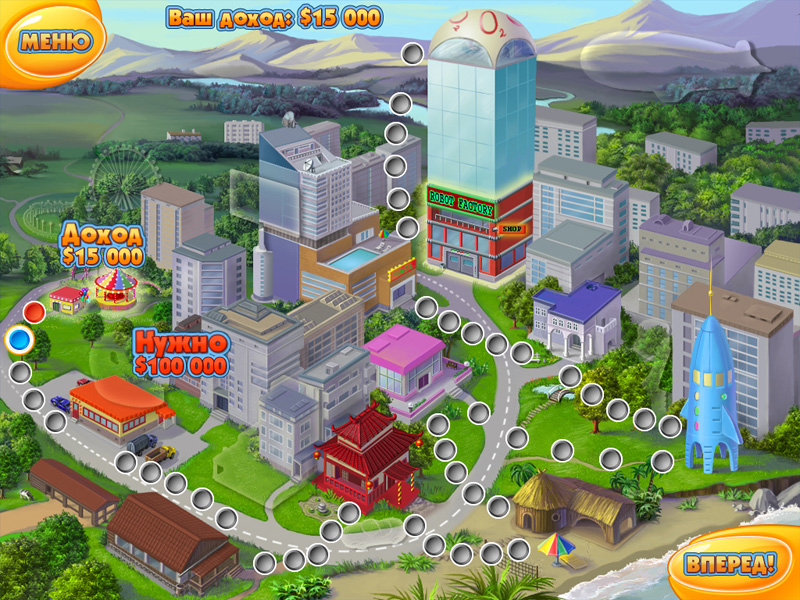800x600 pixels.
Task: Choose the red completed level marker
Action: [35, 312]
